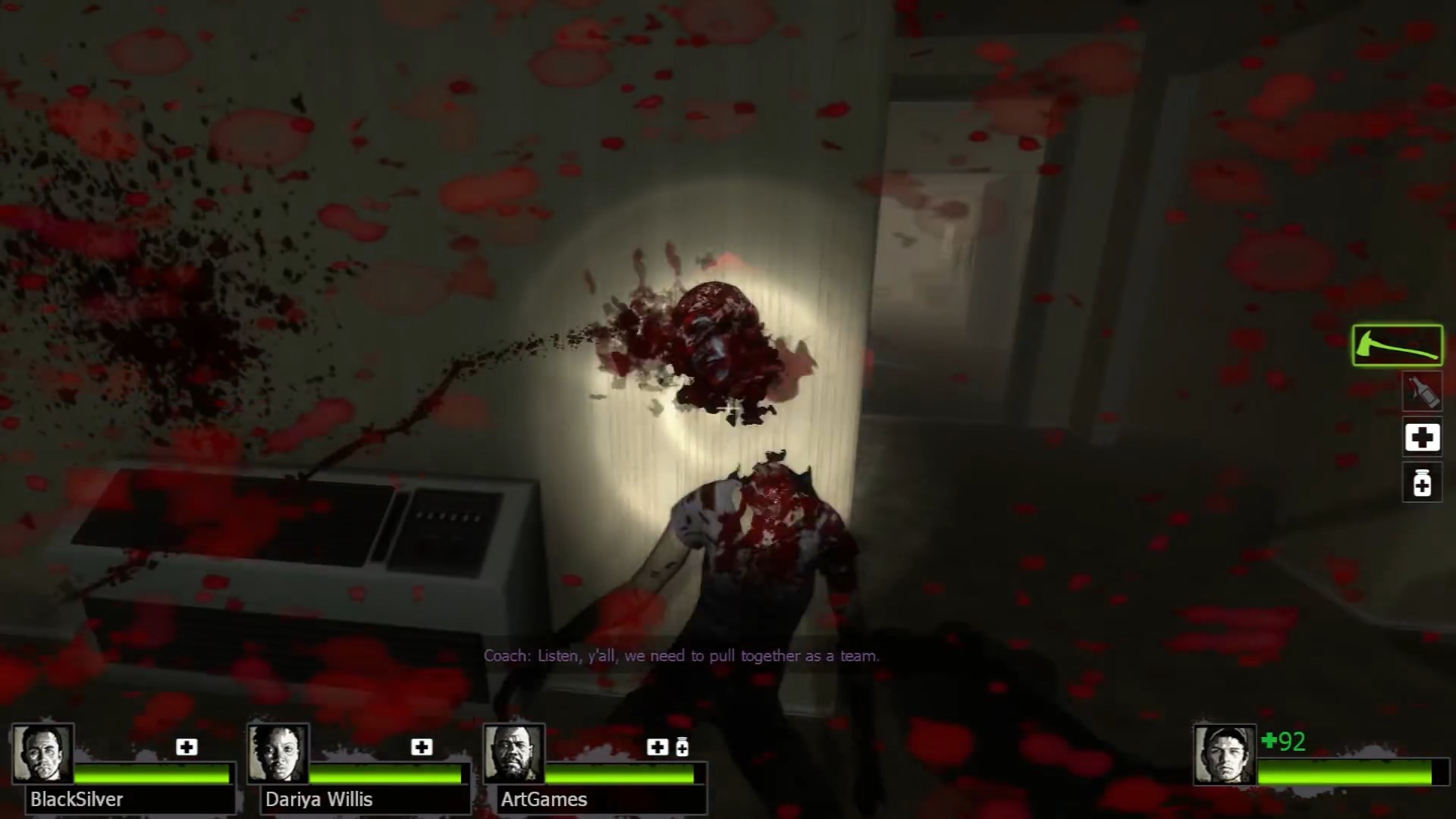Click ArtGames' pain pills indicator icon
1456x819 pixels.
click(x=682, y=747)
